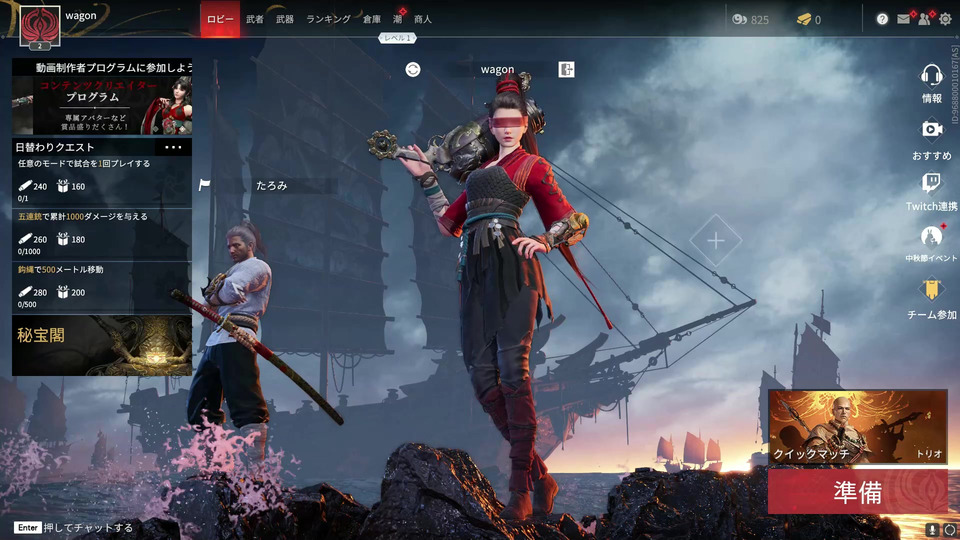Viewport: 960px width, 540px height.
Task: Switch to the 武者 (heroes) tab
Action: pyautogui.click(x=255, y=19)
